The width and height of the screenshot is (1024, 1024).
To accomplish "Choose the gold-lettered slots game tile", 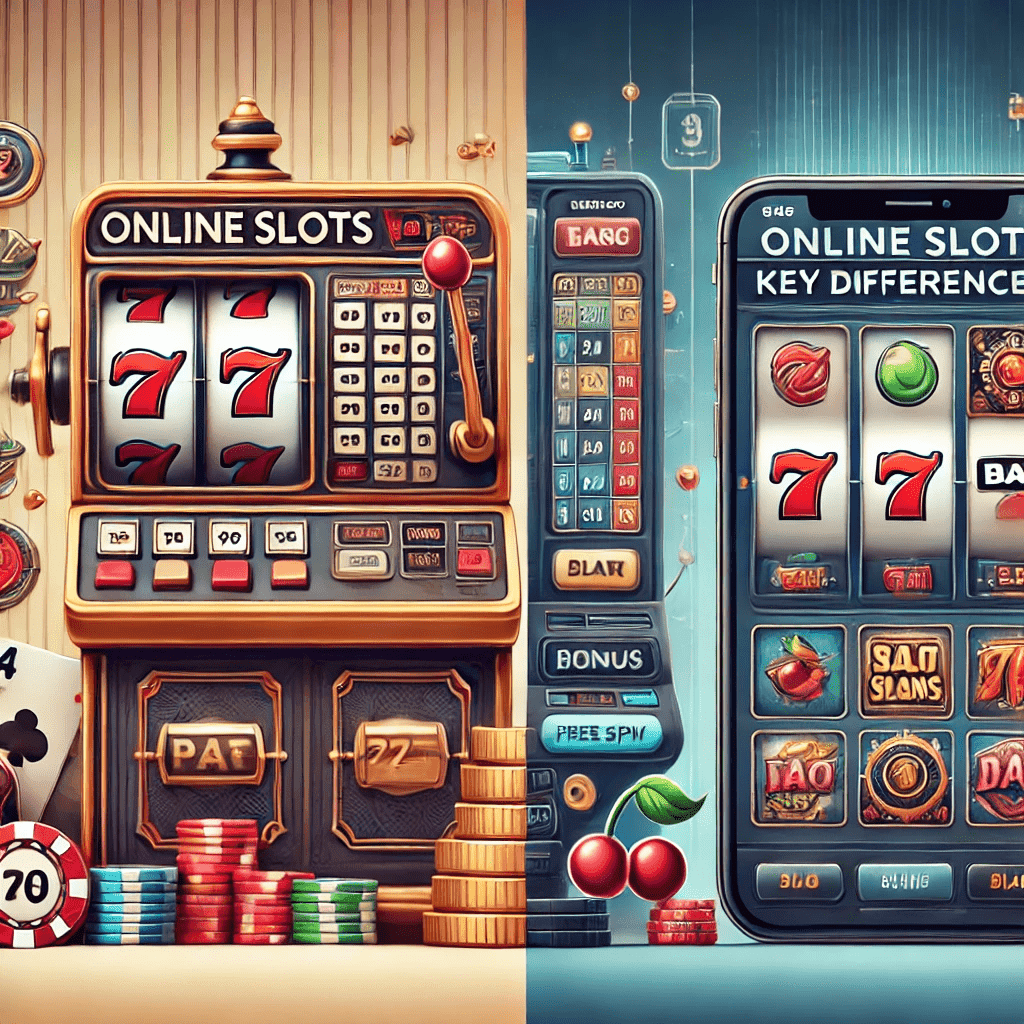I will [905, 674].
